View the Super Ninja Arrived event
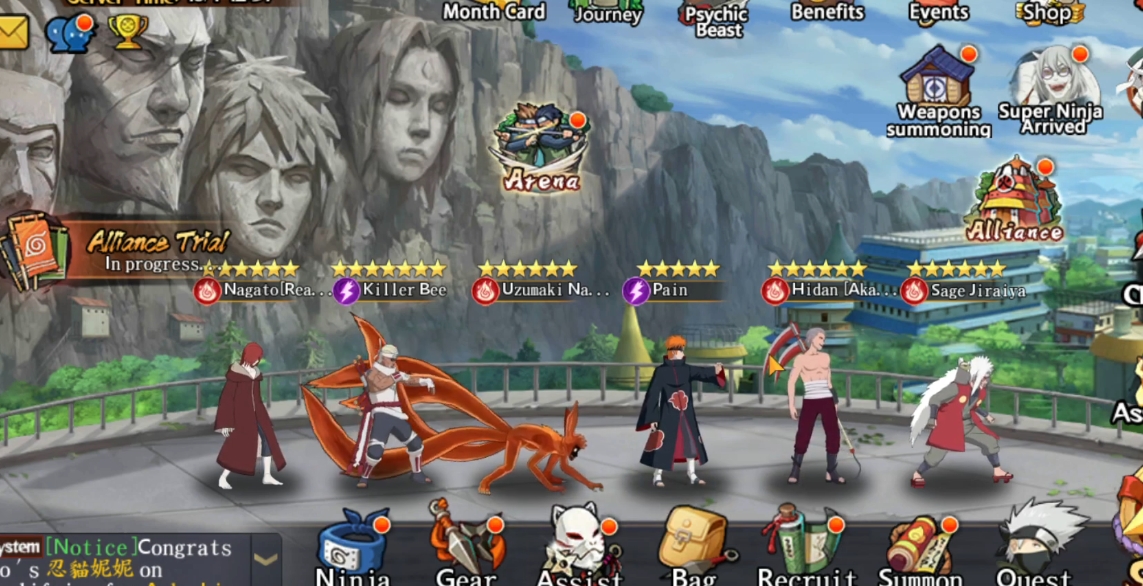1143x586 pixels. tap(1051, 88)
